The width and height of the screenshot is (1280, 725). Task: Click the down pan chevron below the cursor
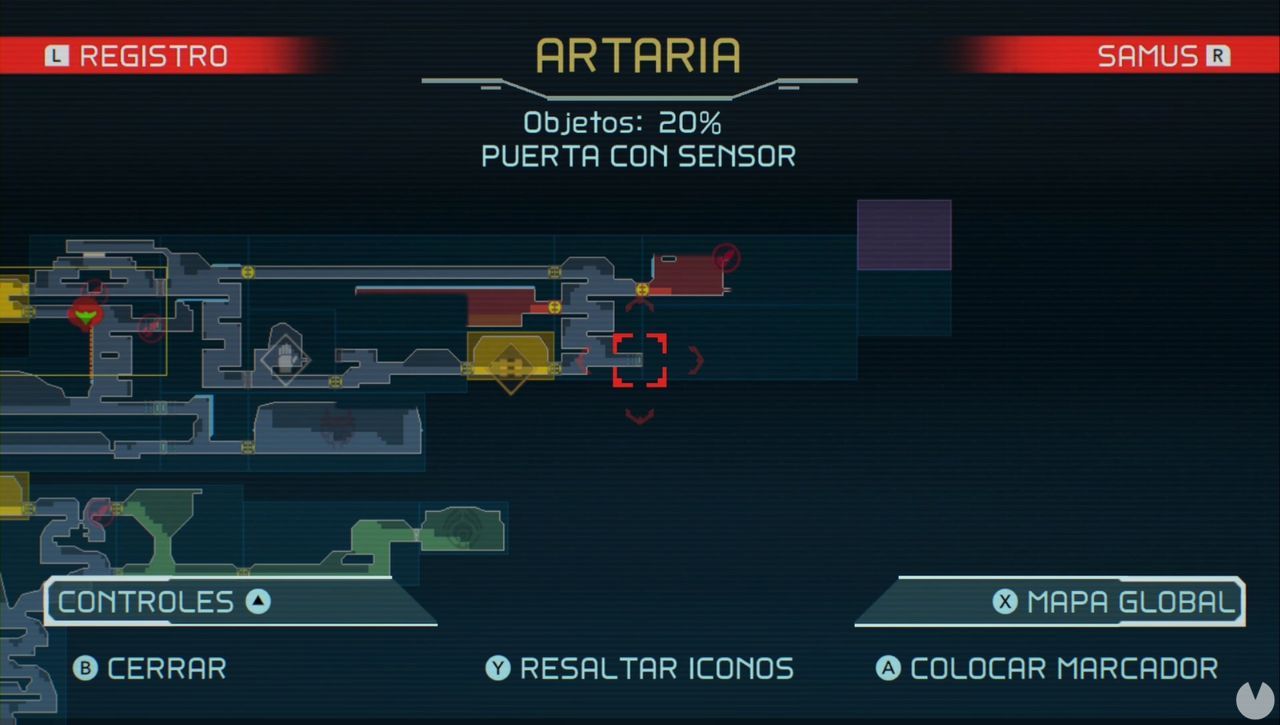pos(639,414)
